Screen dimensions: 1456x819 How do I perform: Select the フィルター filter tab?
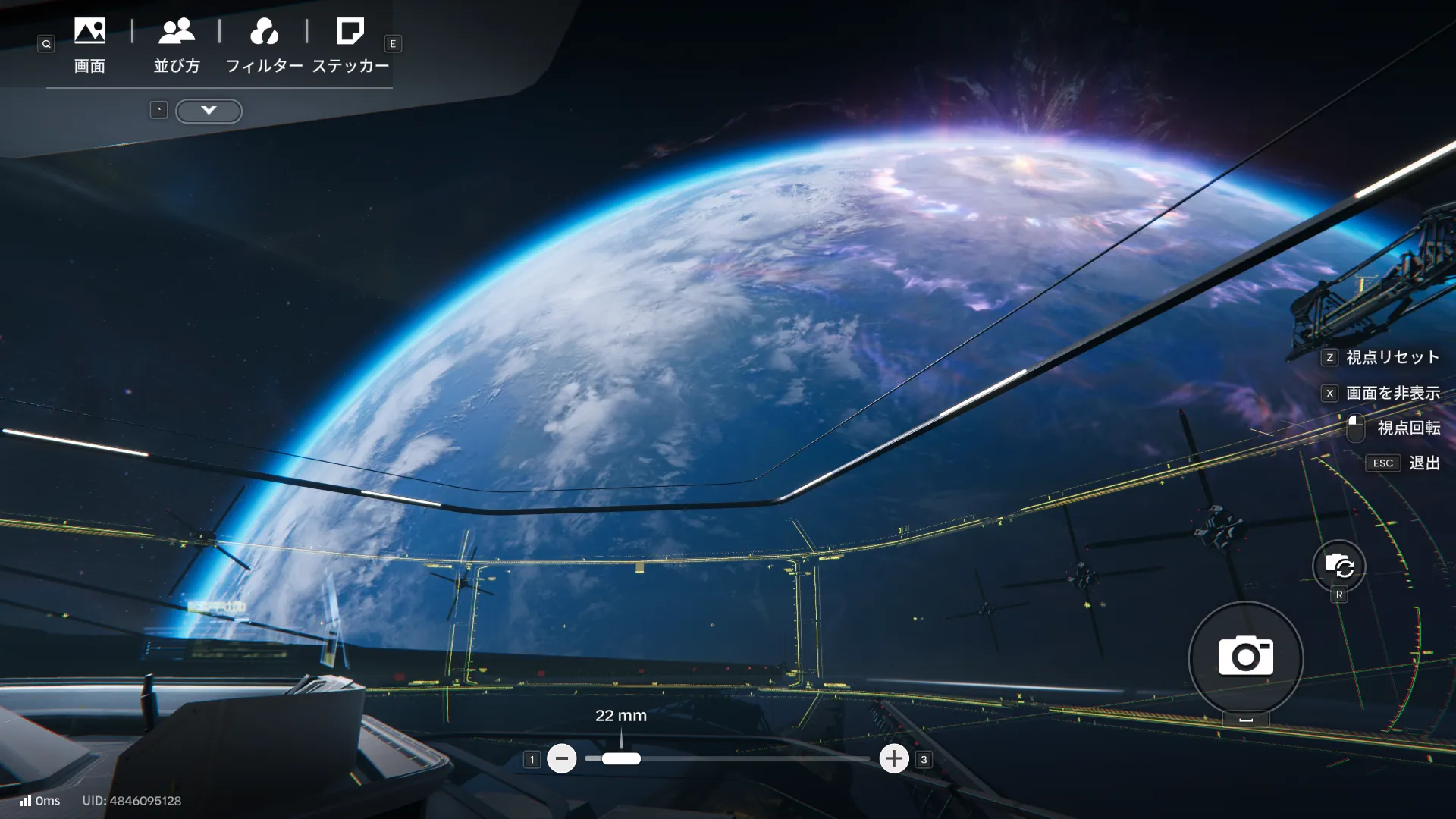tap(264, 45)
